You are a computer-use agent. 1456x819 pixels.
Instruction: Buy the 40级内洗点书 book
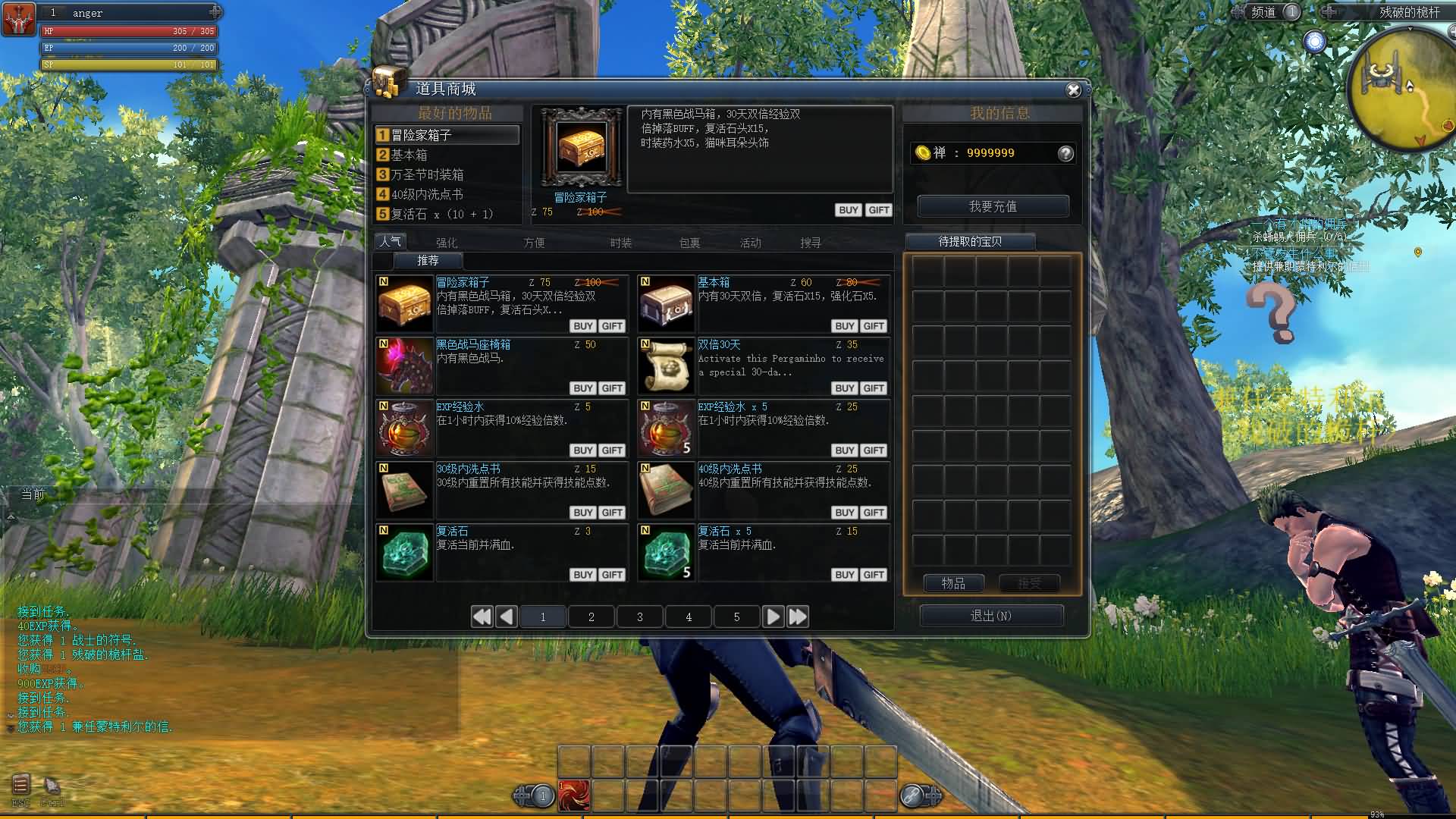[x=844, y=513]
